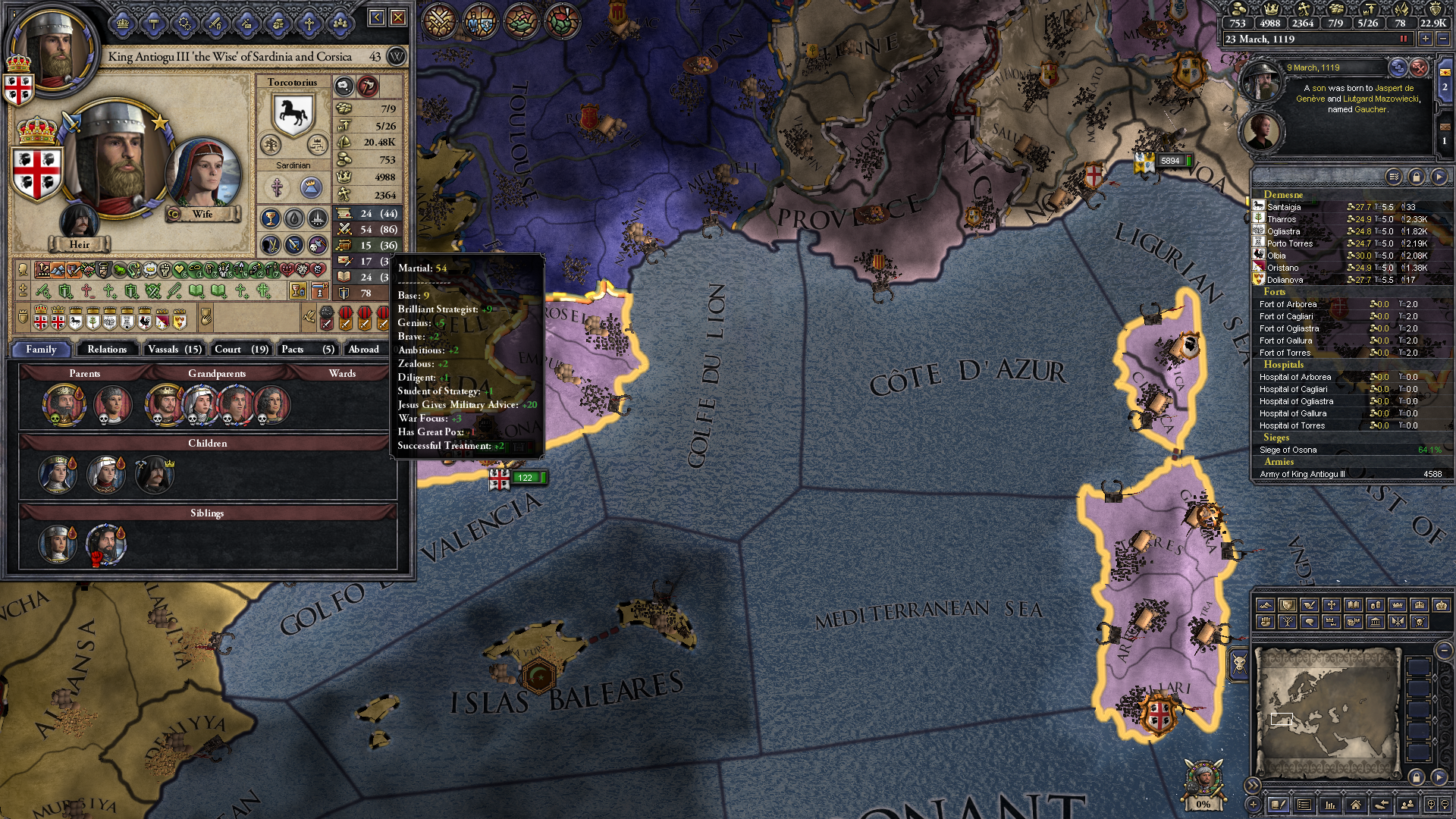Close the character panel
The height and width of the screenshot is (819, 1456).
pos(398,17)
